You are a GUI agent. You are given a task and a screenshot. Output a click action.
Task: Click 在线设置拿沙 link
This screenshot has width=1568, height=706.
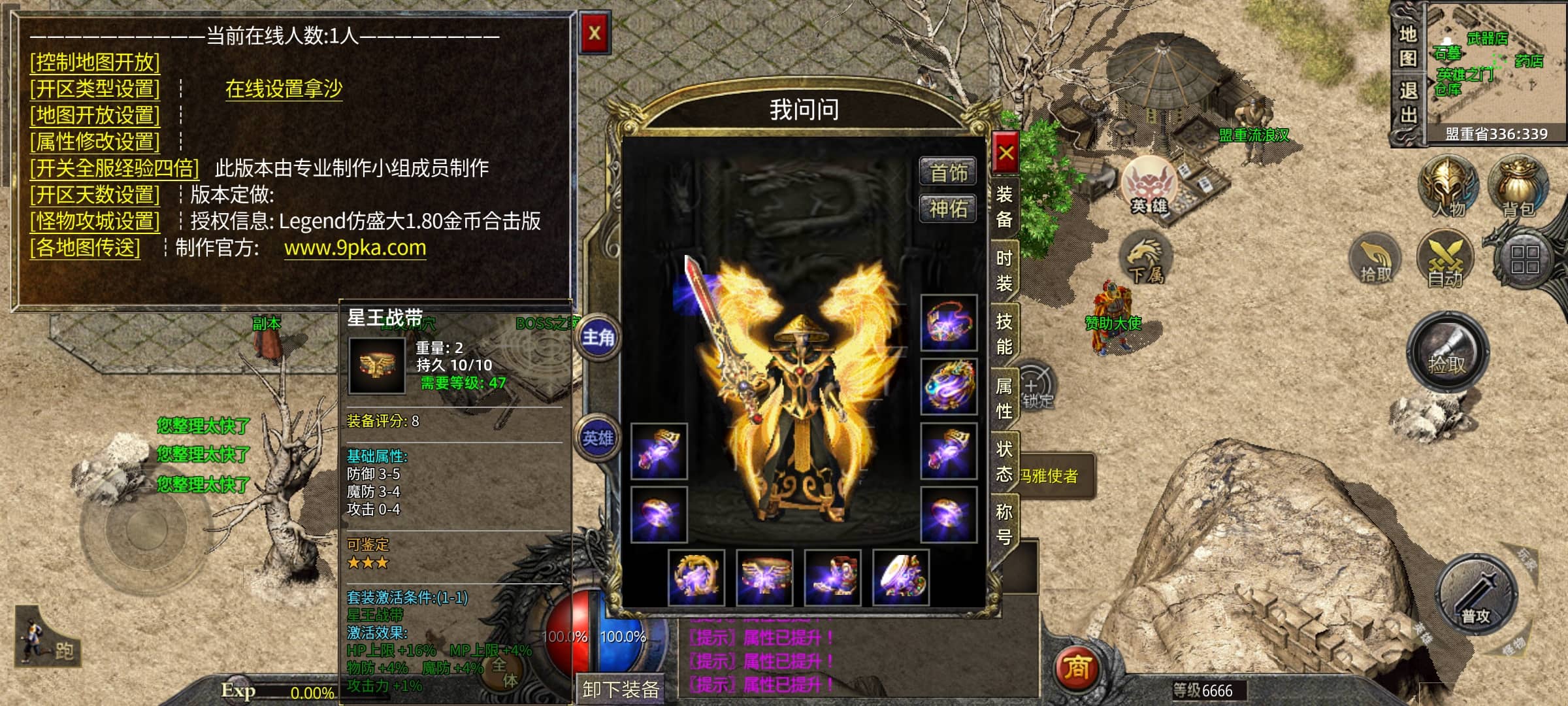[x=284, y=88]
